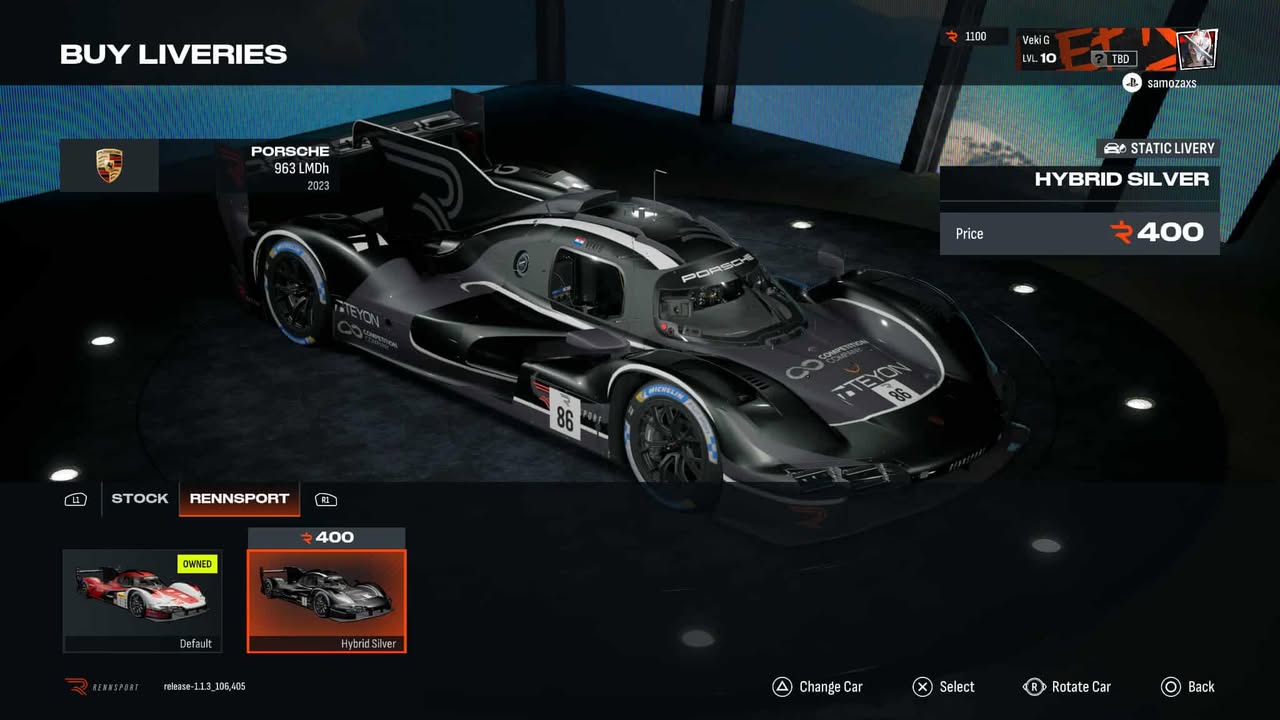Select the Default livery thumbnail
This screenshot has width=1280, height=720.
pyautogui.click(x=142, y=600)
